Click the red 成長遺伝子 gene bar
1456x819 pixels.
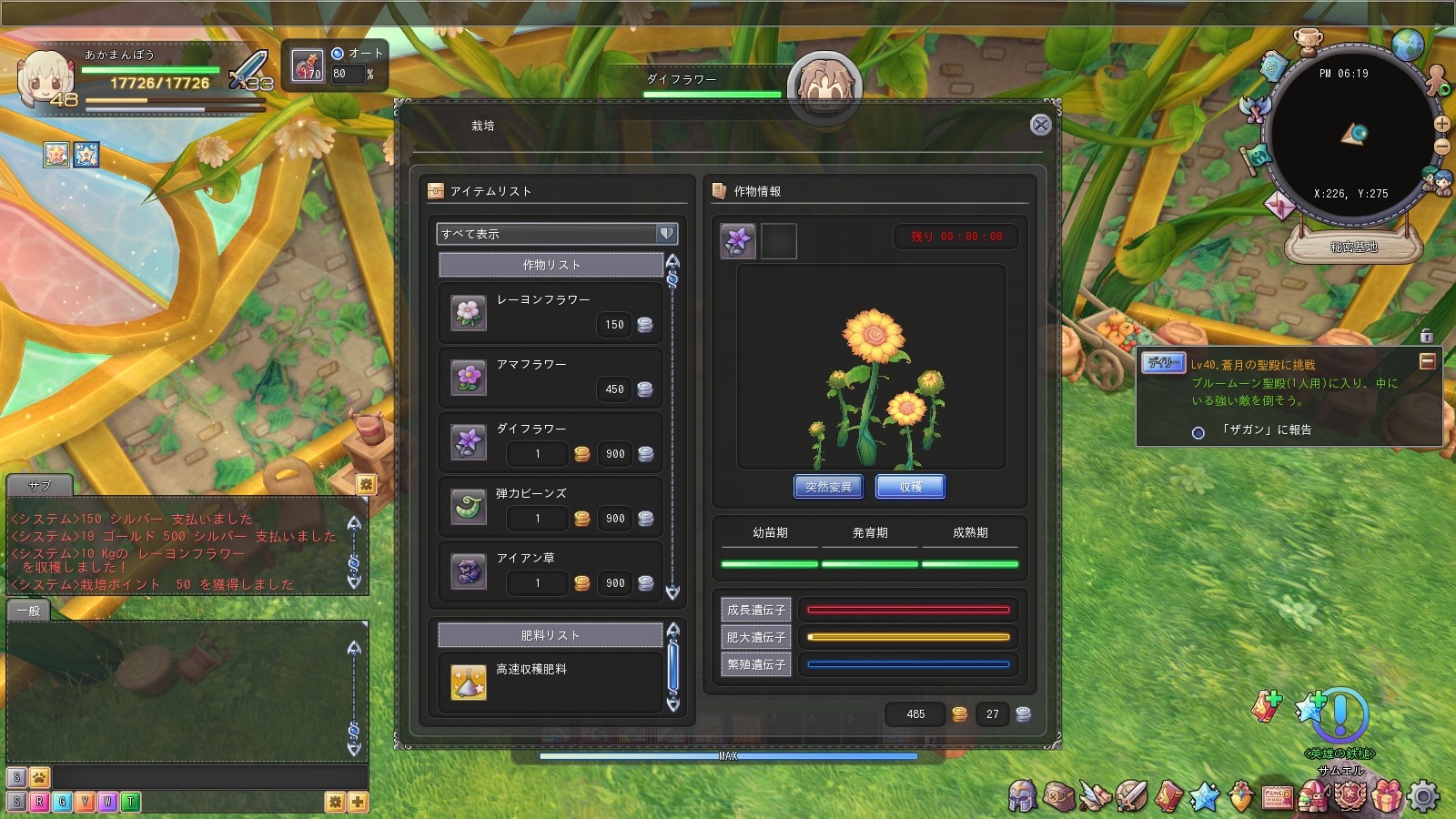click(x=908, y=609)
